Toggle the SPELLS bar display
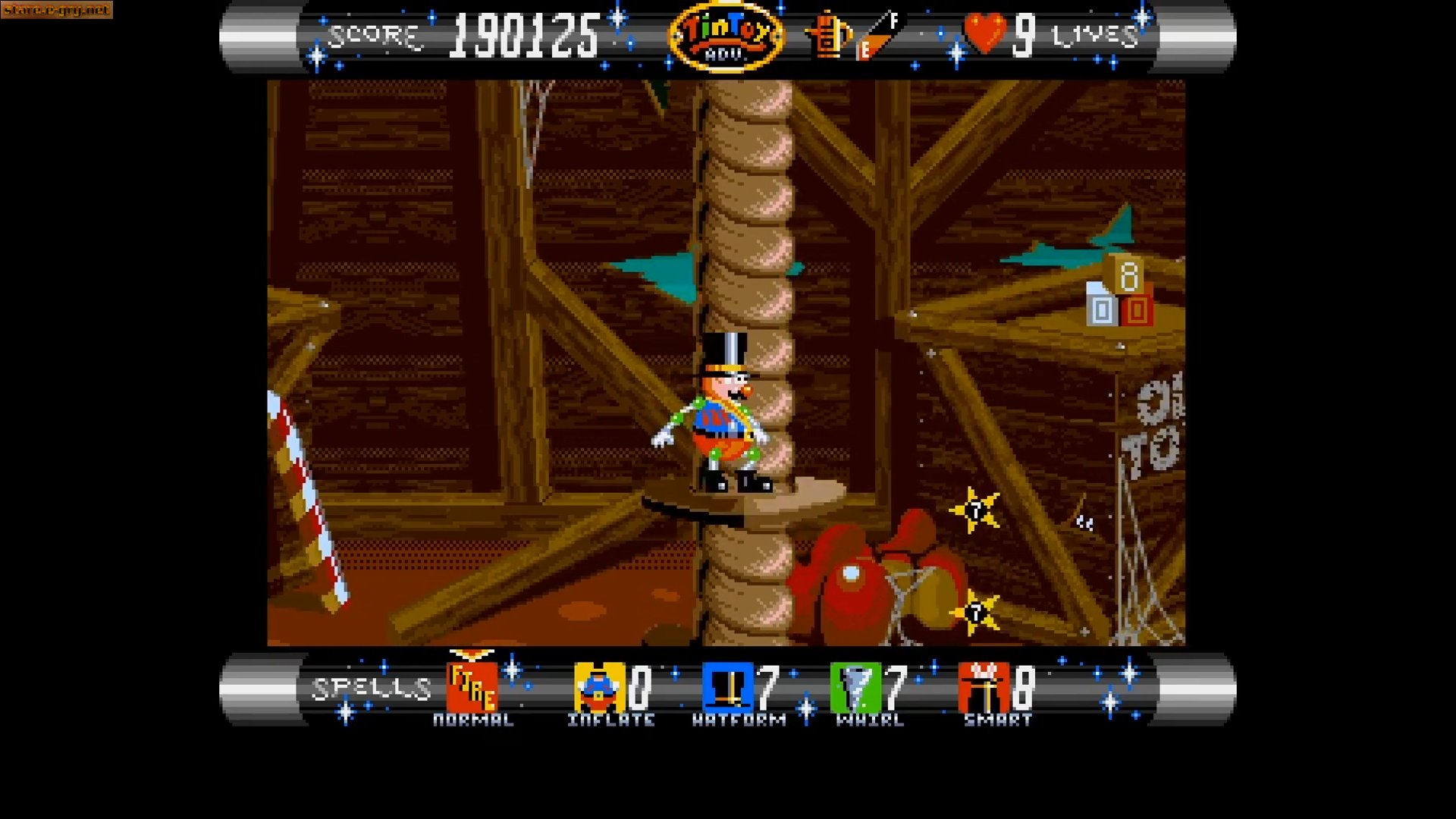1456x819 pixels. [370, 686]
